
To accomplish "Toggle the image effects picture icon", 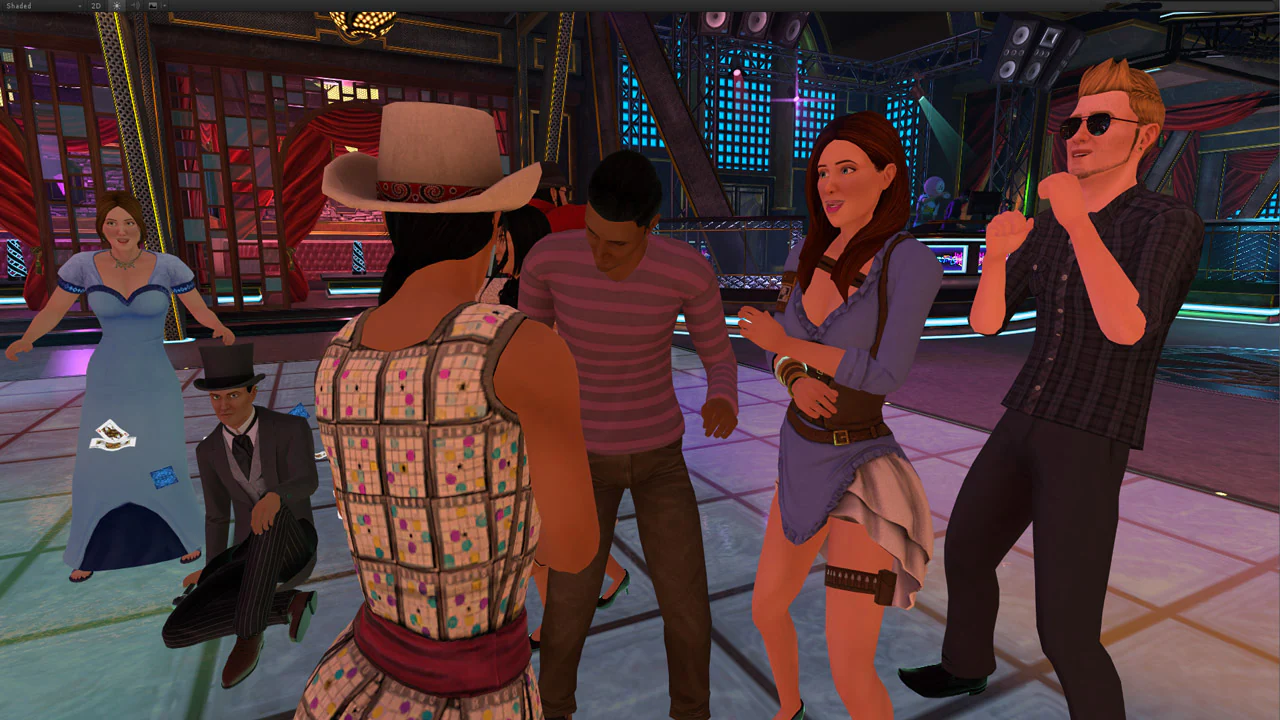I will [153, 6].
